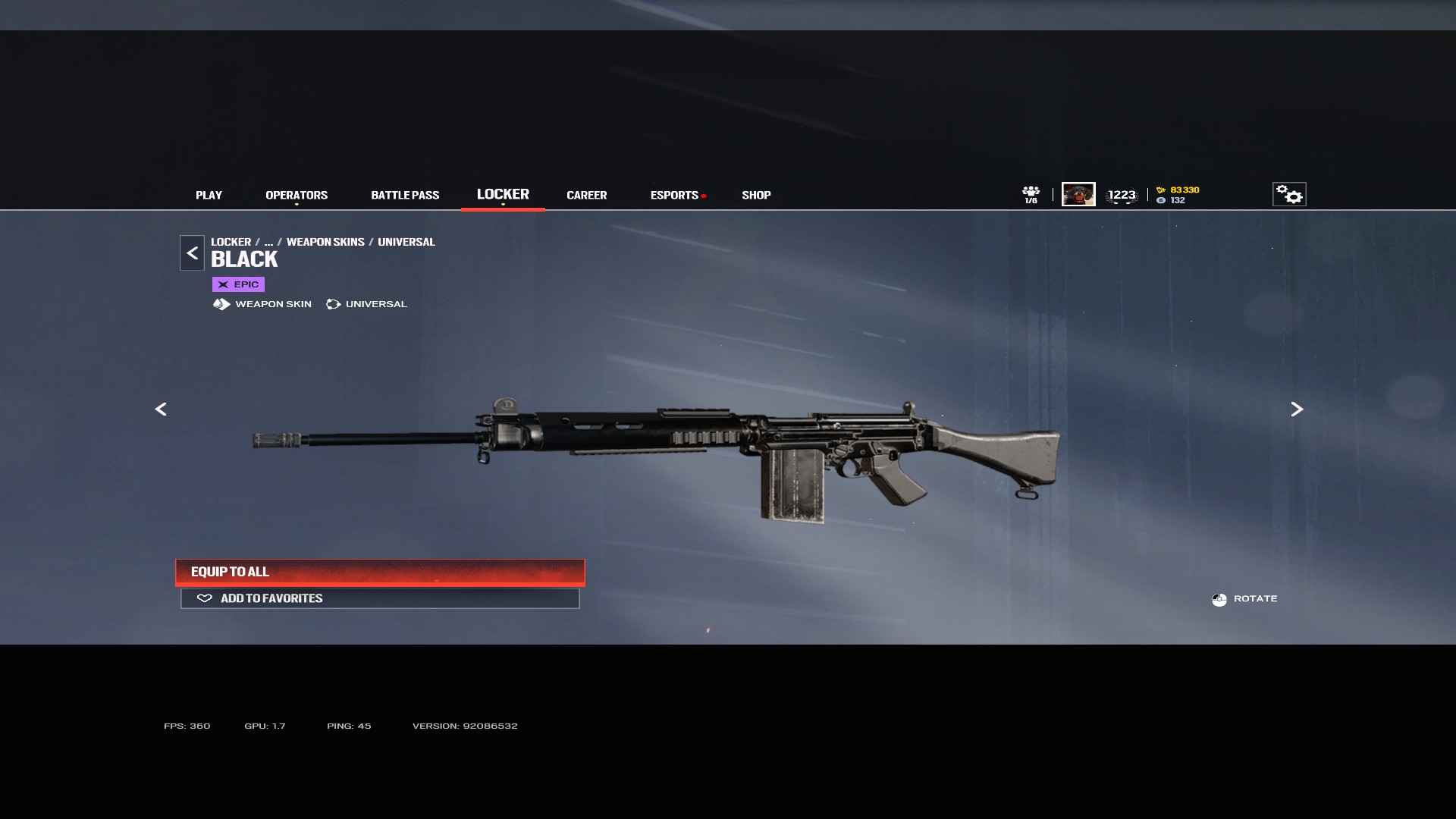Select the Locker tab
The width and height of the screenshot is (1456, 819).
503,194
